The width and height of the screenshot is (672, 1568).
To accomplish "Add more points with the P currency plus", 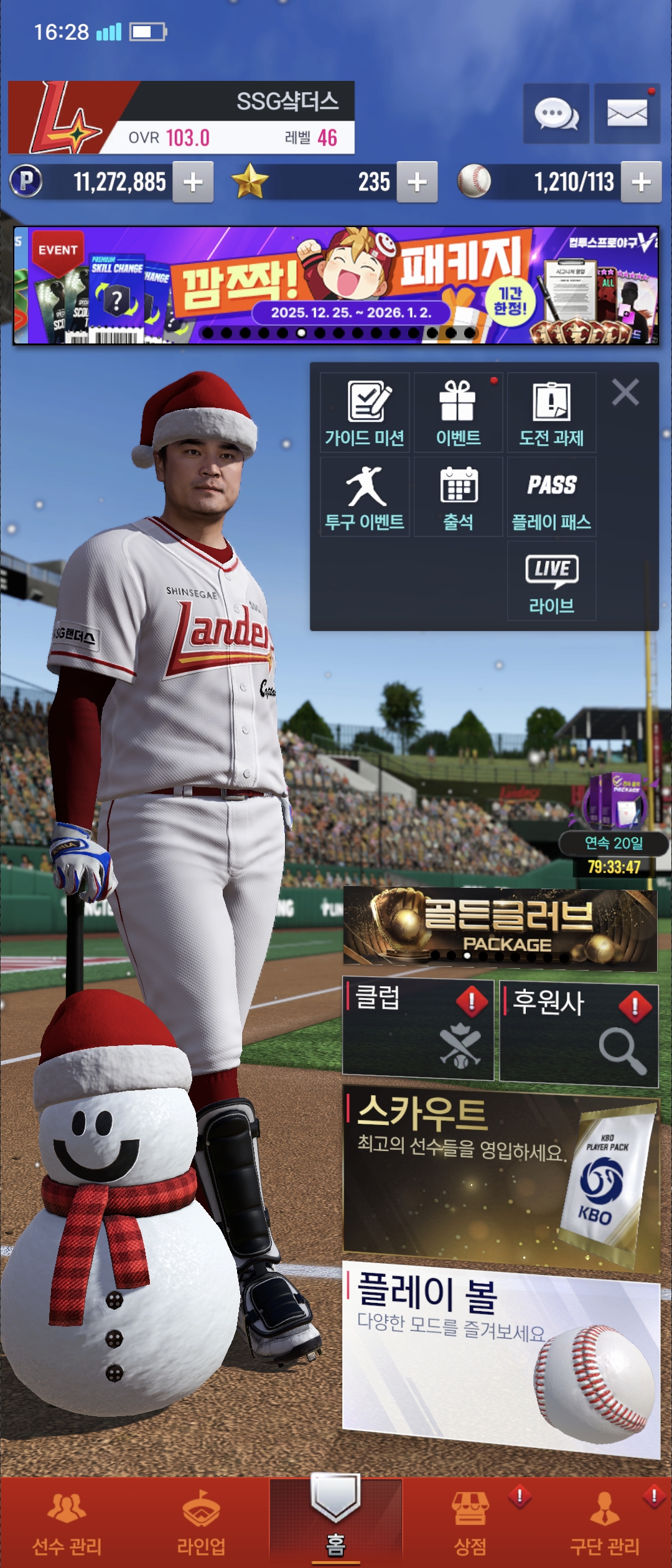I will pos(193,182).
